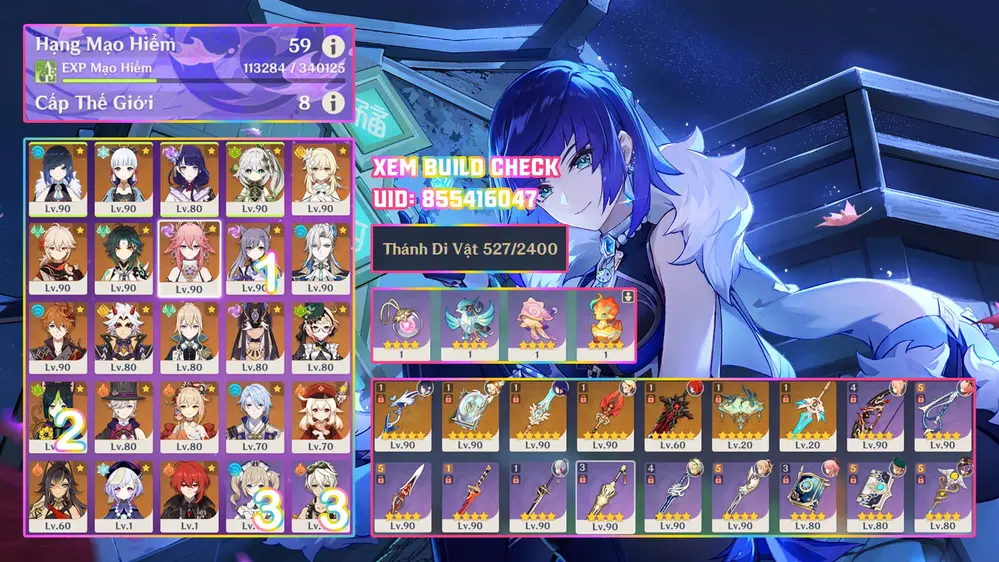Select the Level 1 Diluc portrait
The width and height of the screenshot is (999, 562).
pos(189,497)
